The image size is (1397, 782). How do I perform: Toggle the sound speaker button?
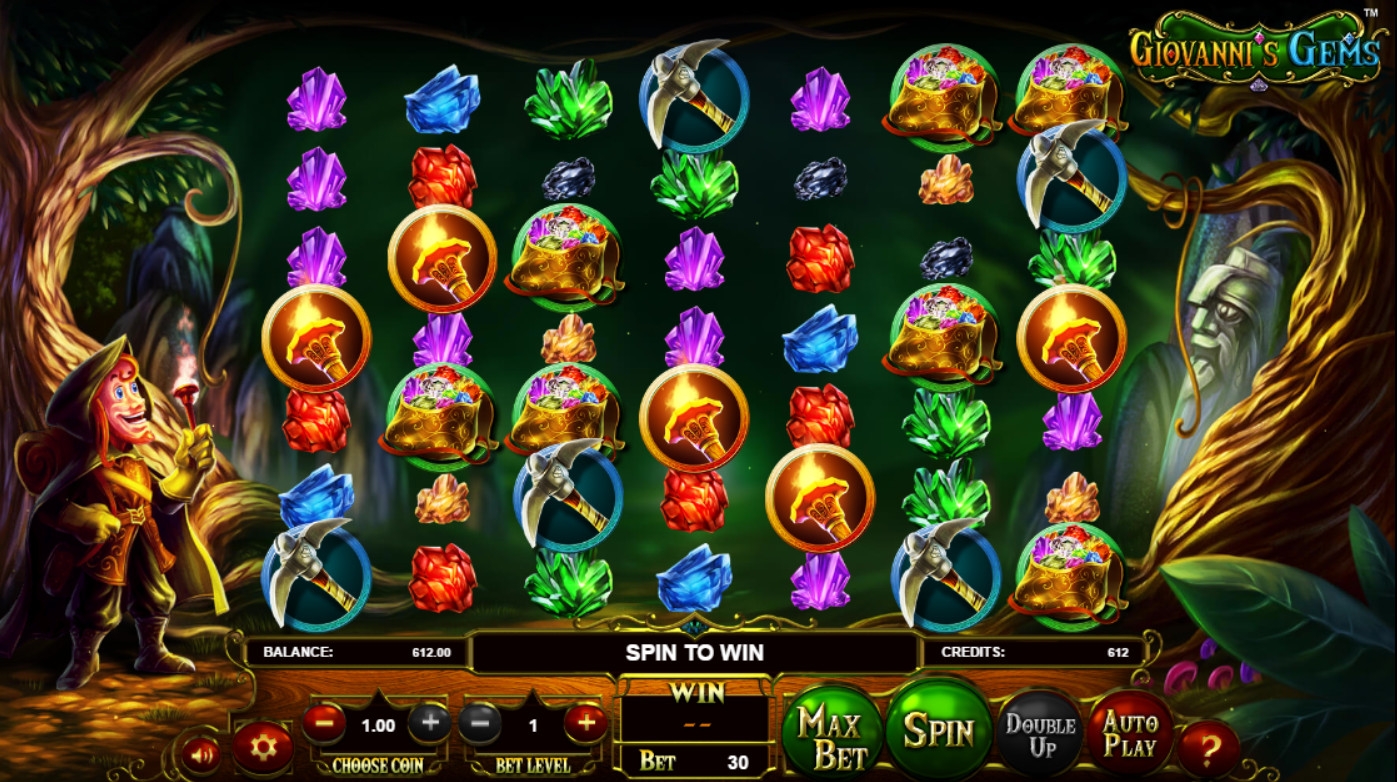tap(202, 751)
